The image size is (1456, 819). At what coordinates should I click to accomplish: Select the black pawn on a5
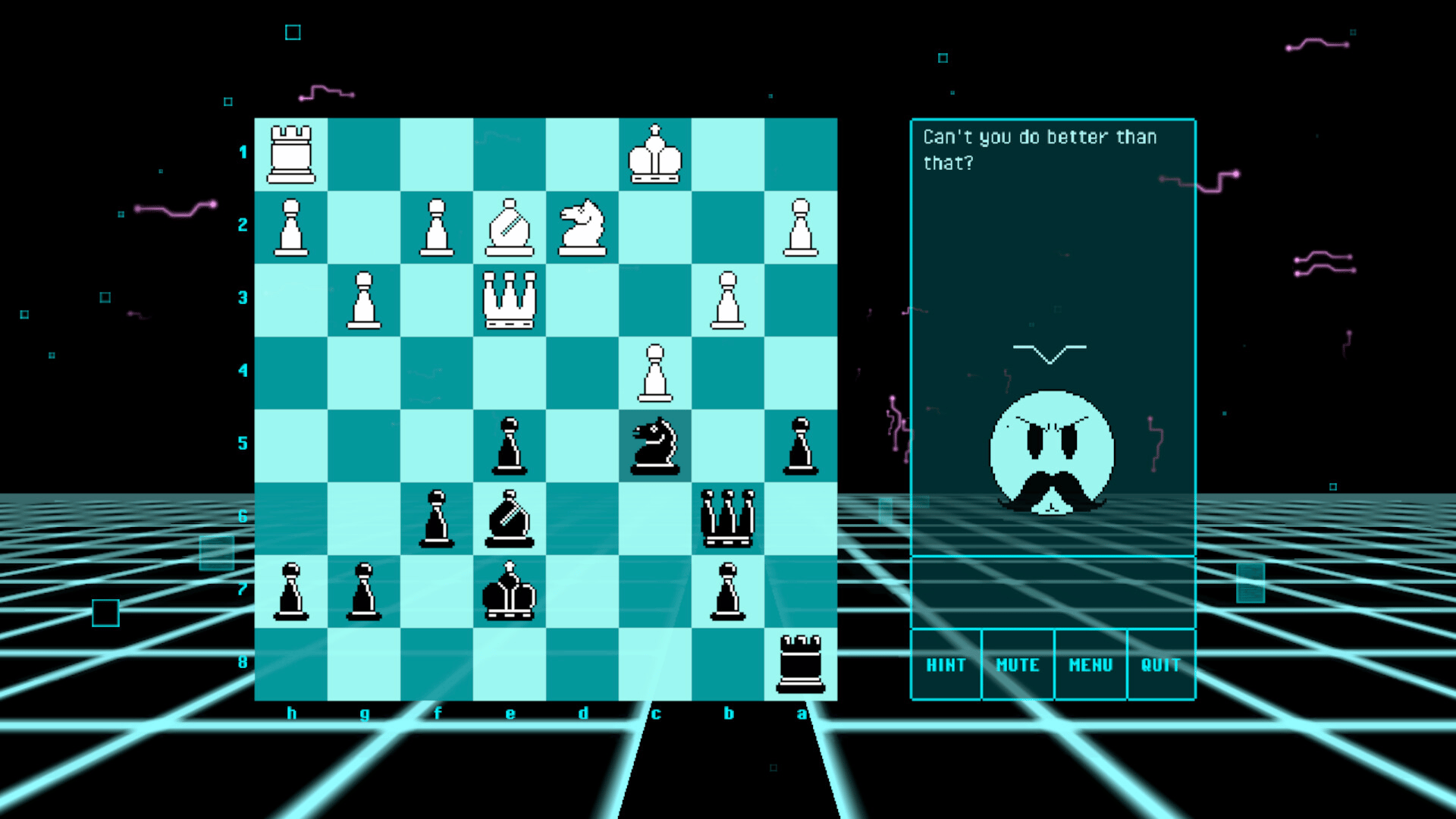[802, 446]
